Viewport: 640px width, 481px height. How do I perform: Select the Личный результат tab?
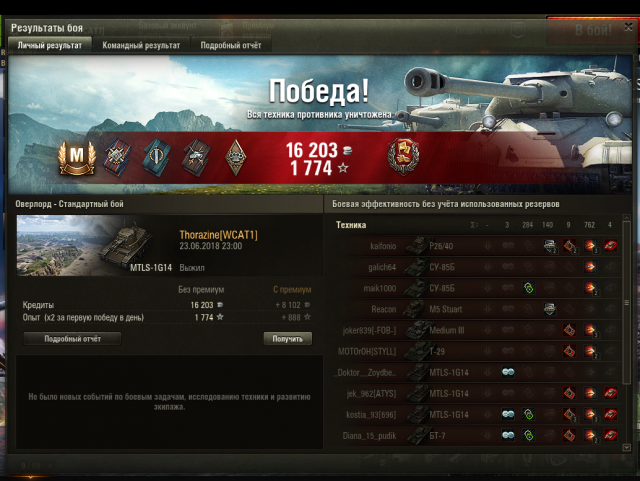[52, 45]
